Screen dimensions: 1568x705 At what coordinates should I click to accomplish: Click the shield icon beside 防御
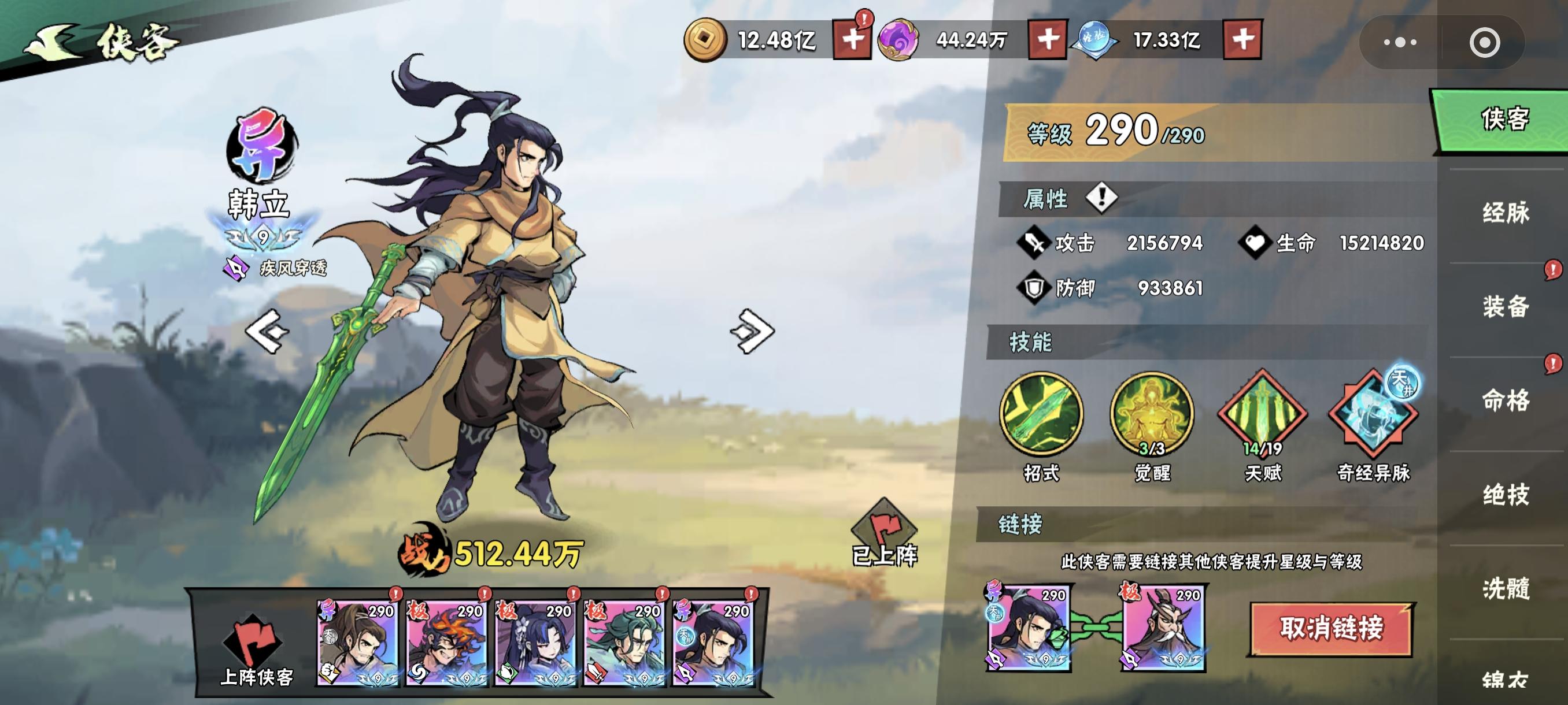[1035, 289]
